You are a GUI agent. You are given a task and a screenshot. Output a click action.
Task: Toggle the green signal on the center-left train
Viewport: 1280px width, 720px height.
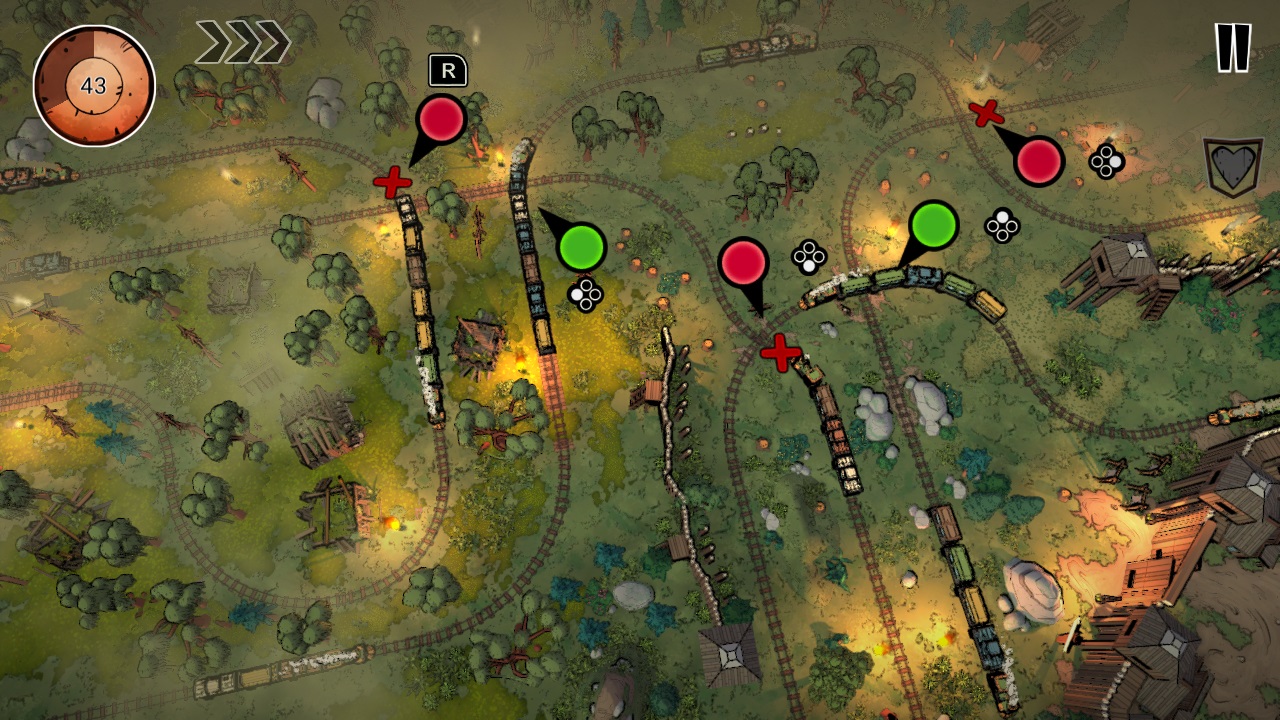pos(583,244)
